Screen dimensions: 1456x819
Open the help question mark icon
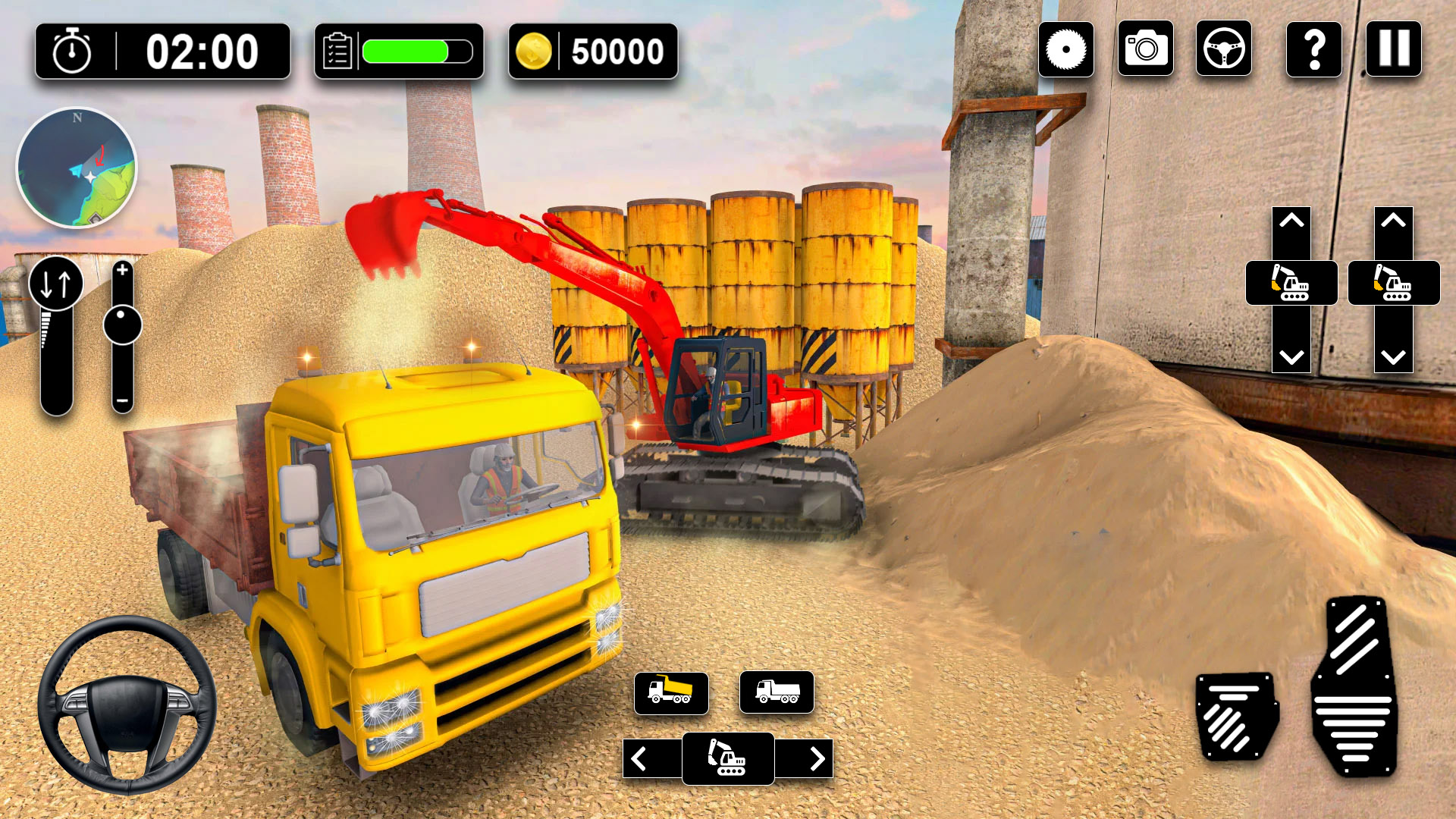point(1313,50)
